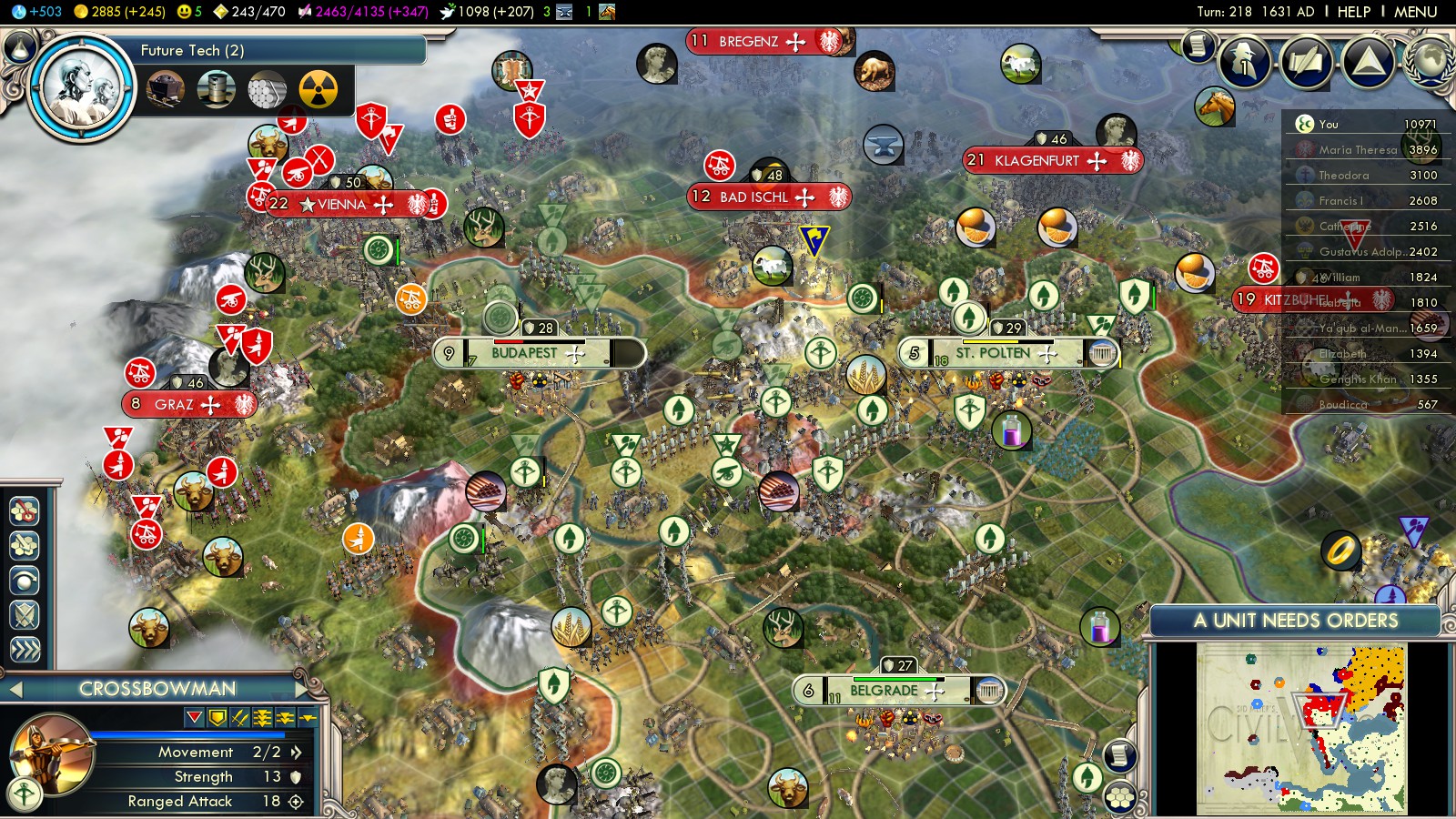1456x819 pixels.
Task: Click the A UNIT NEEDS ORDERS button
Action: pos(1295,621)
